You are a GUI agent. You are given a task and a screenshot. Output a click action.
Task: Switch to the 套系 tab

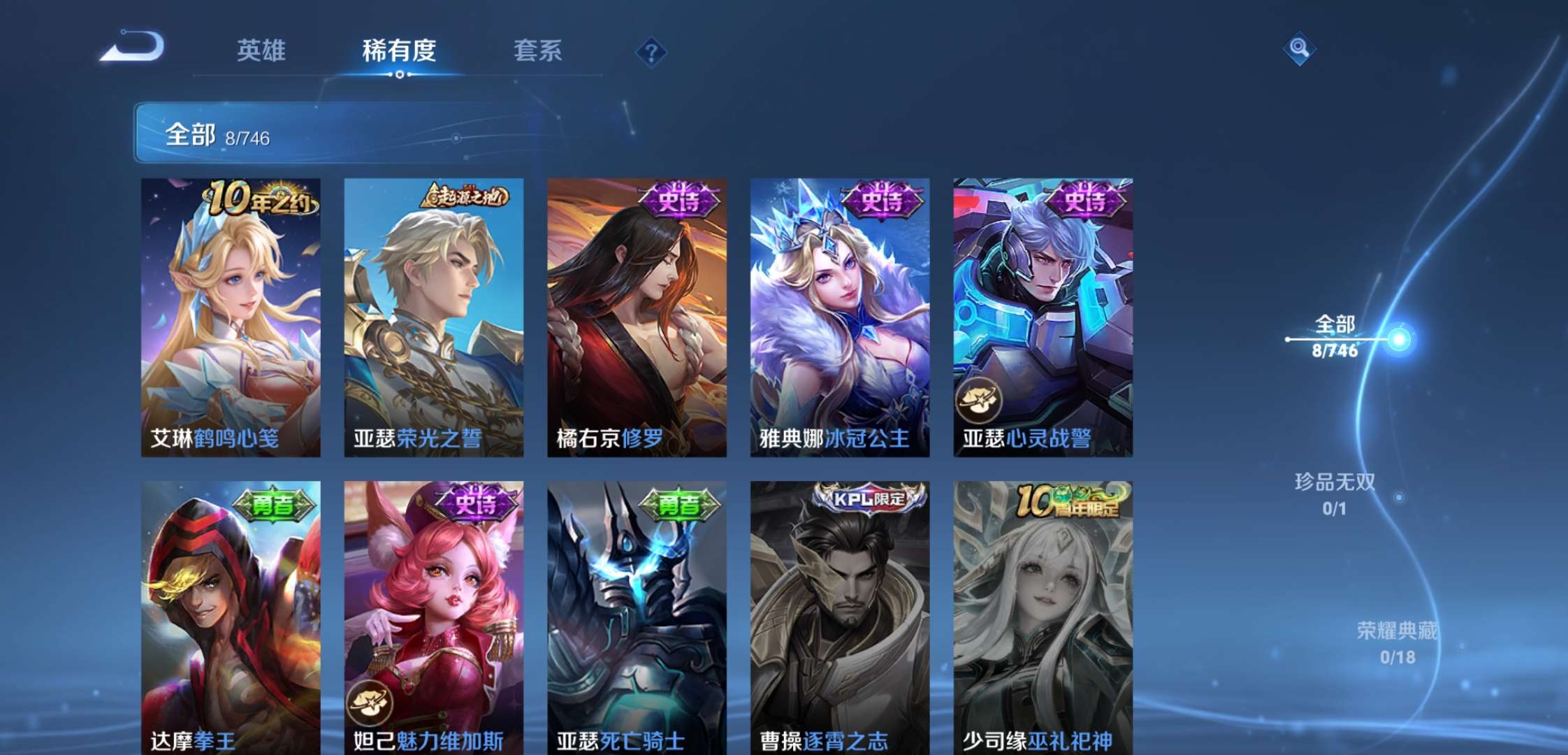point(539,50)
